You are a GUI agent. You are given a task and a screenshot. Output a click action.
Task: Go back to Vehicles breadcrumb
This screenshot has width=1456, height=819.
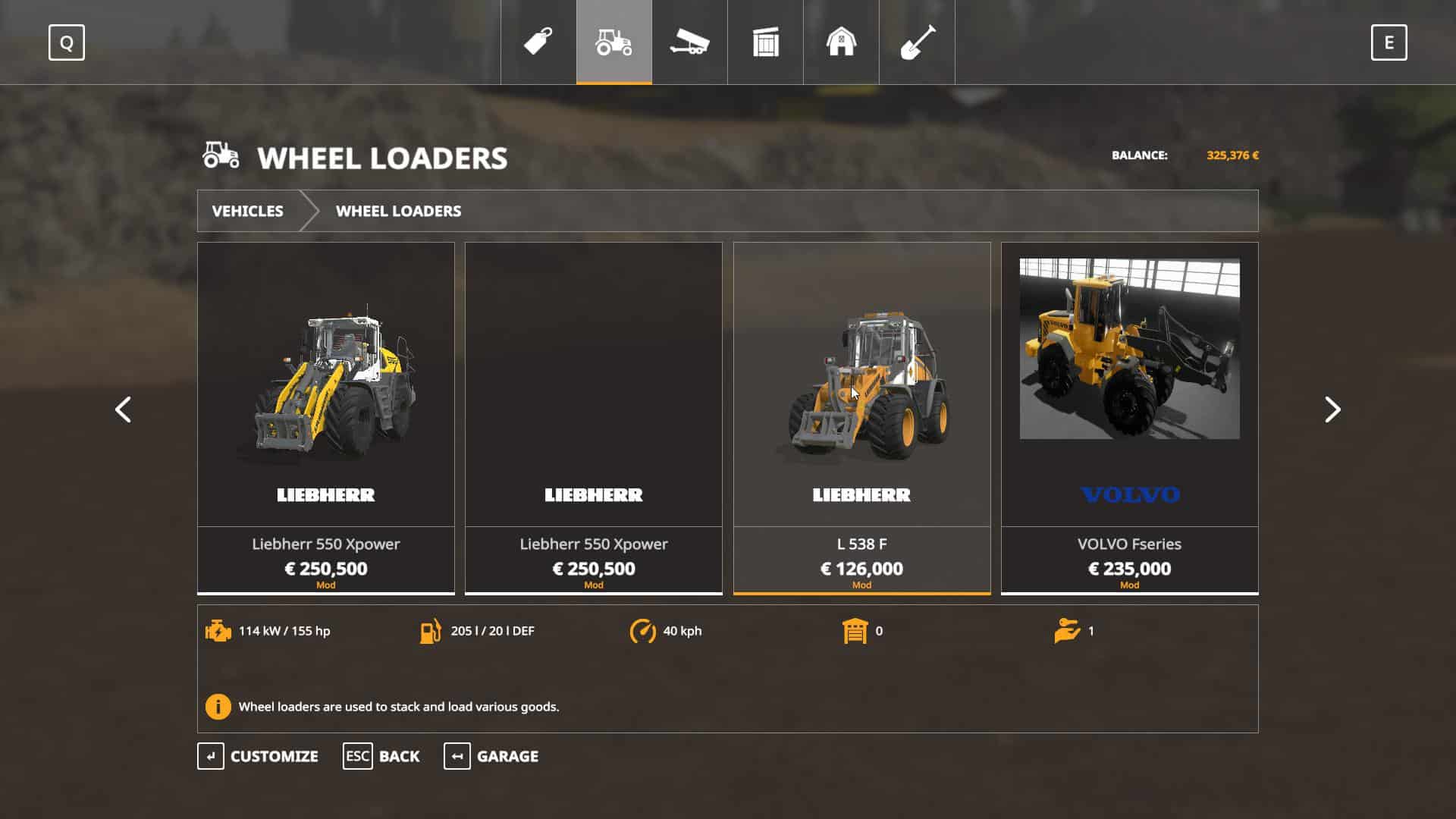point(247,211)
